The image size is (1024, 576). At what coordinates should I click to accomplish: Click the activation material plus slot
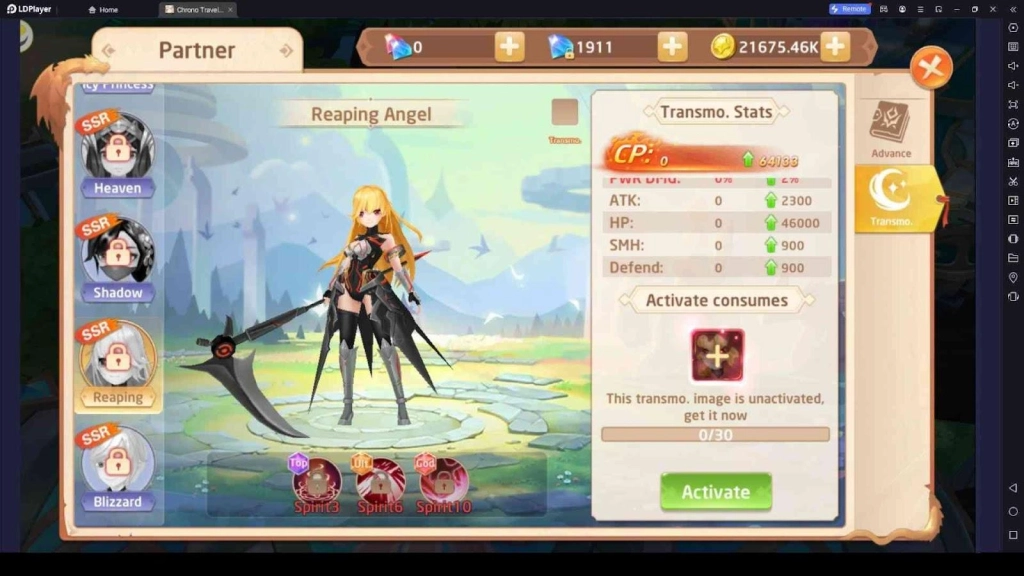(717, 355)
